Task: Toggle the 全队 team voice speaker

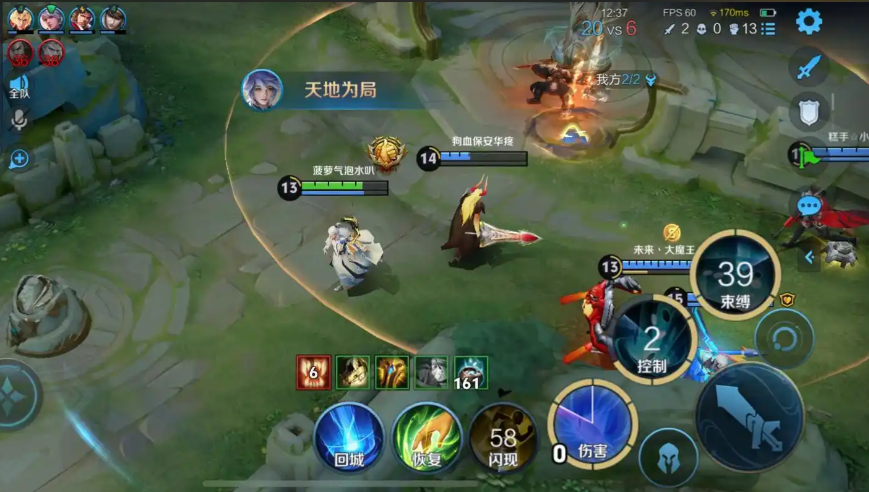Action: (18, 86)
